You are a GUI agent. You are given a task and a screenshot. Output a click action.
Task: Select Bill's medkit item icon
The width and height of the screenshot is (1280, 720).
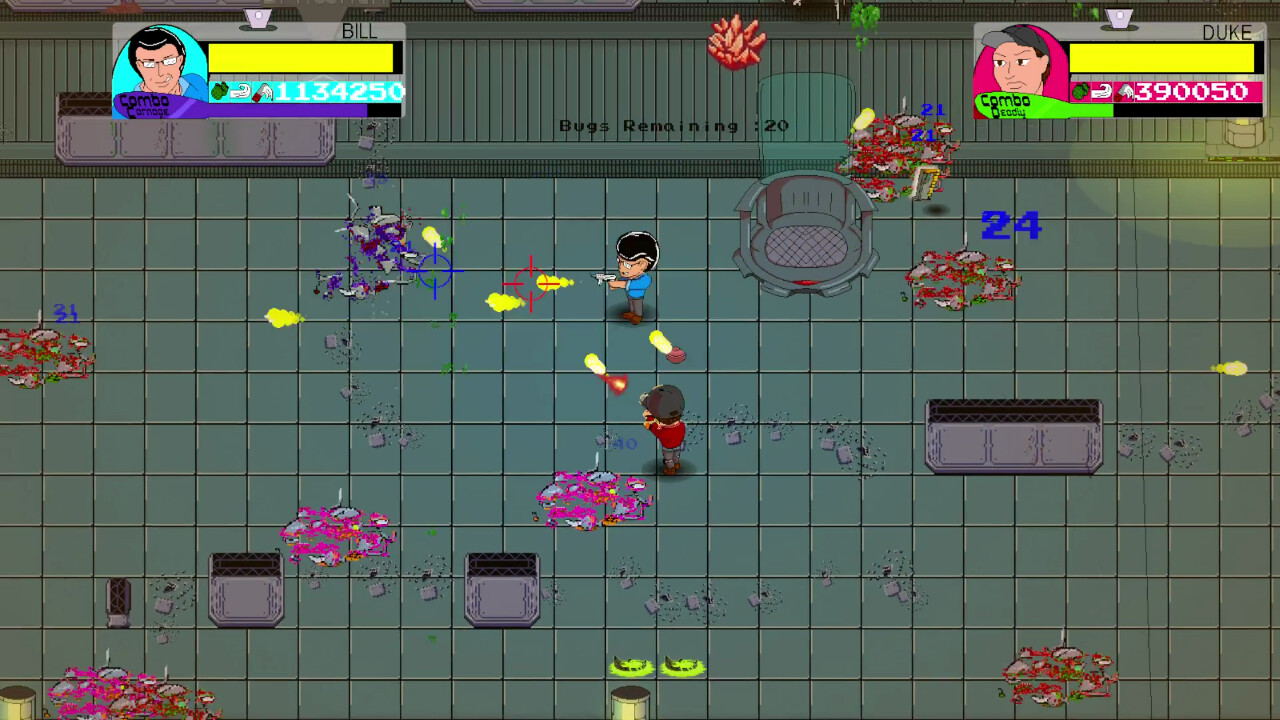point(262,91)
